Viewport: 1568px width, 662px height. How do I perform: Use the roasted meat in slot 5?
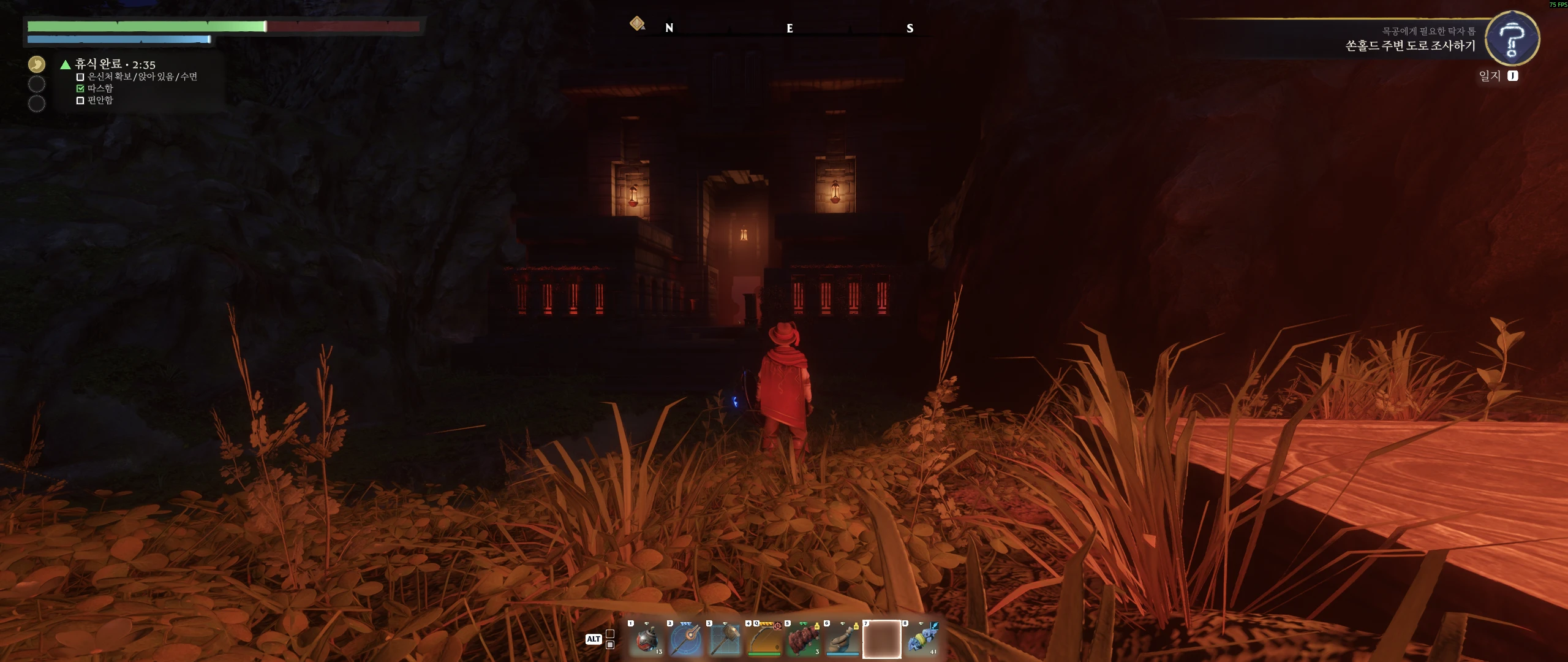coord(804,639)
